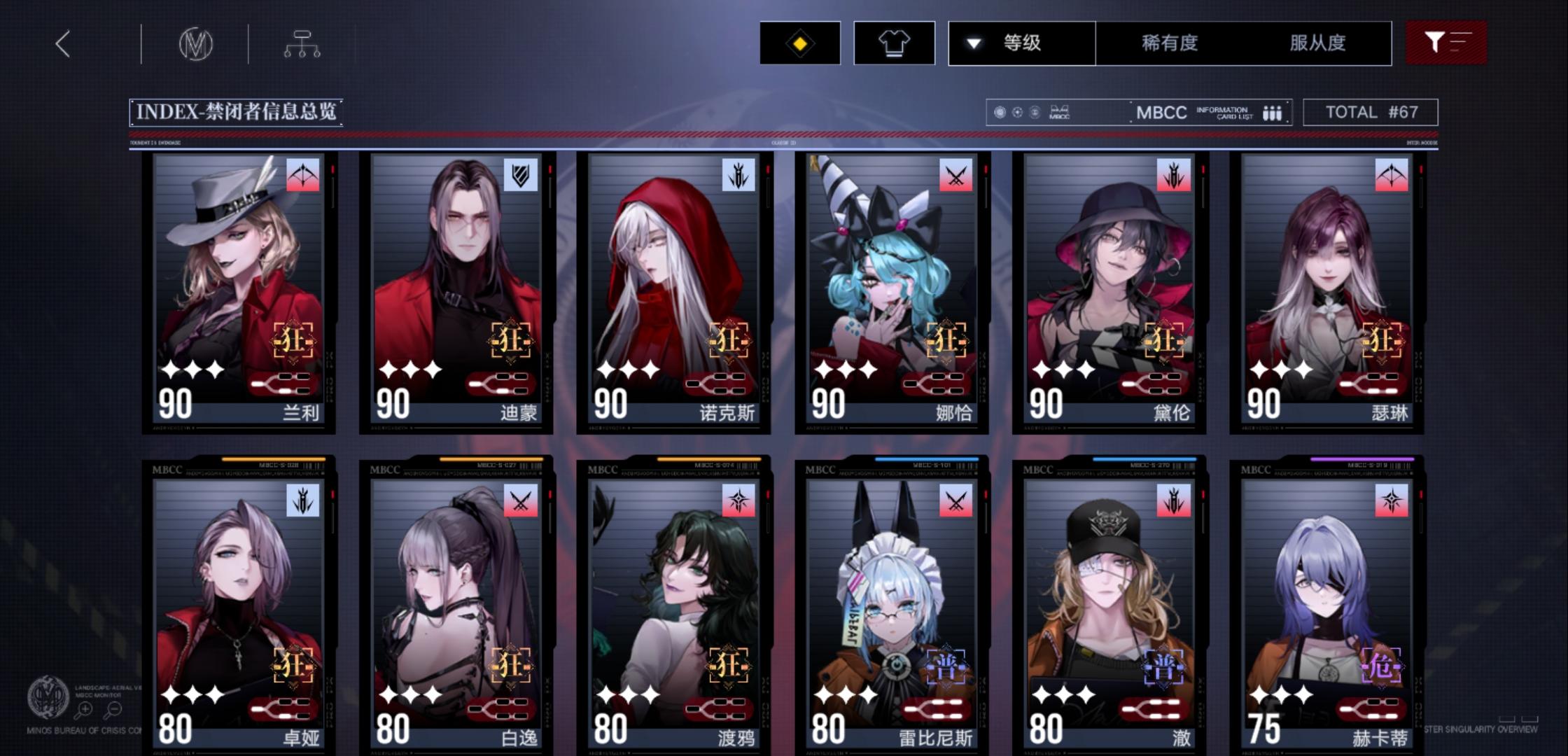Click the back arrow in the top left

(62, 43)
